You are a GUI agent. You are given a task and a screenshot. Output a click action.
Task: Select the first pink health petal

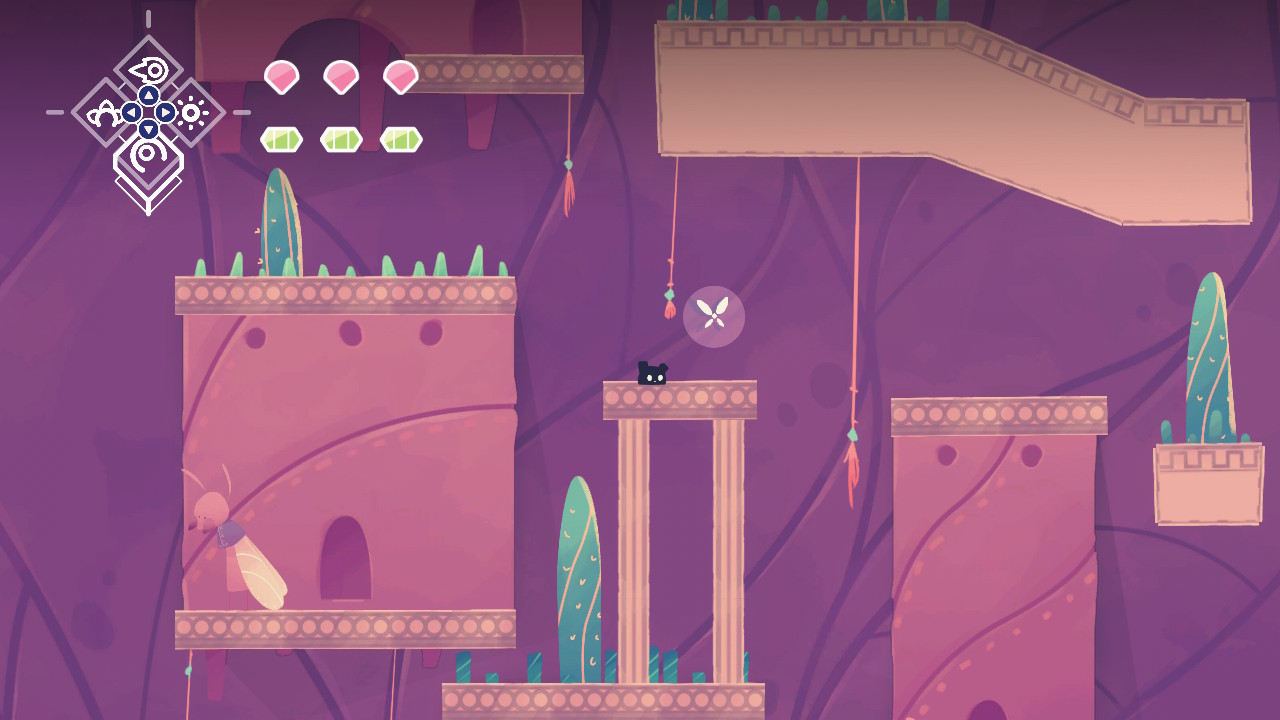[x=281, y=77]
